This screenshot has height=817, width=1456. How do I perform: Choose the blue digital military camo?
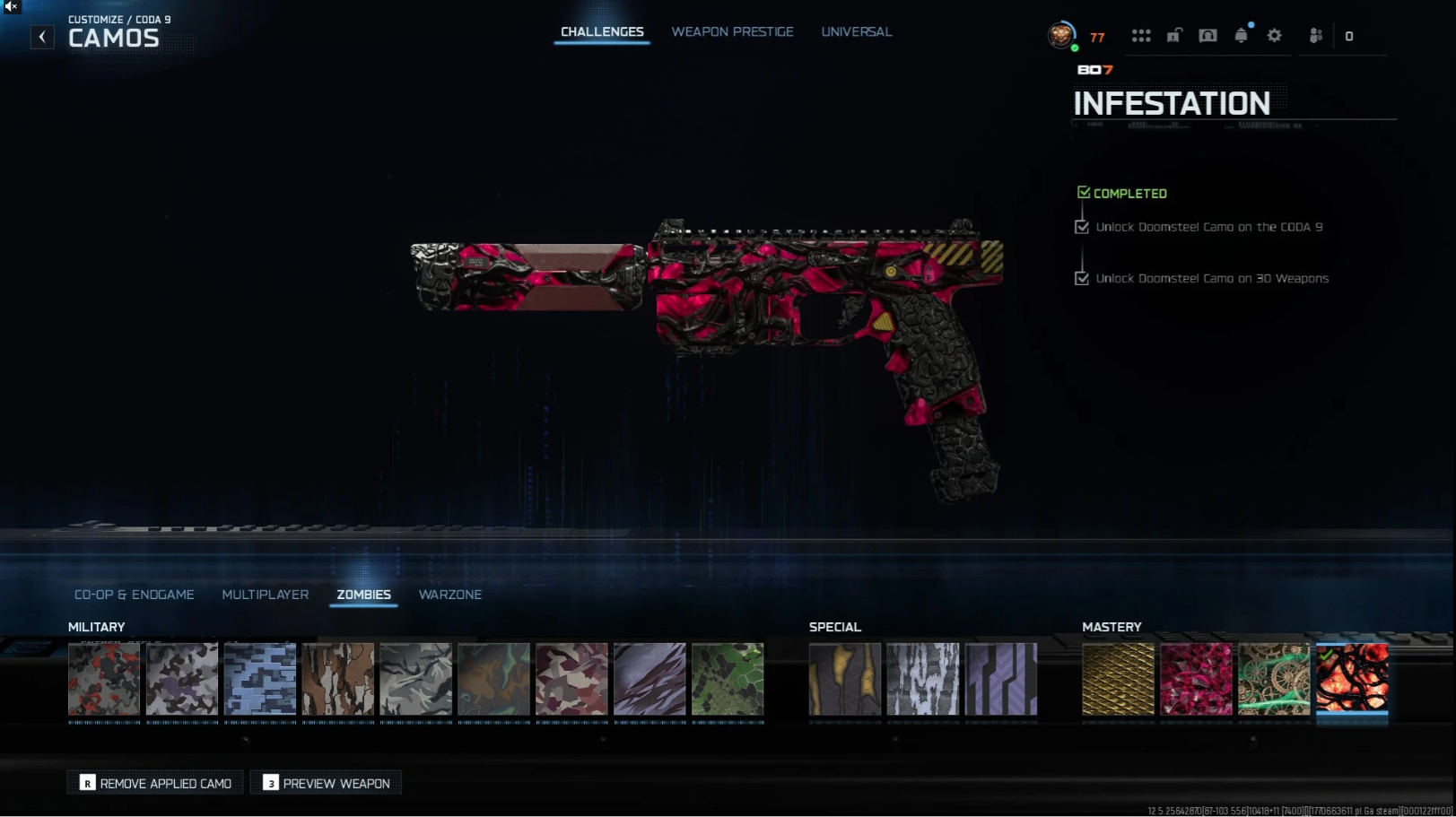click(x=260, y=679)
